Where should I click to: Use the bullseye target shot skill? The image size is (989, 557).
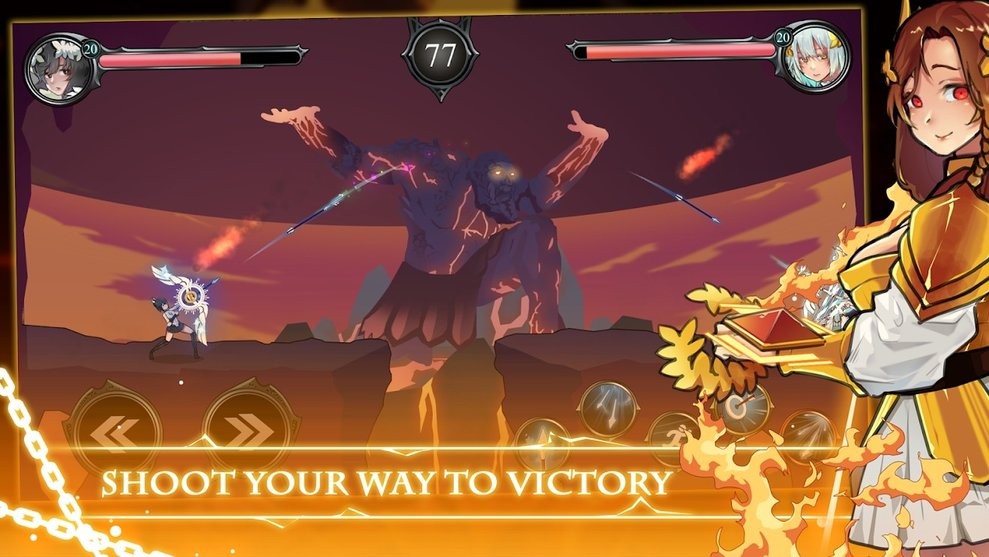tap(743, 408)
